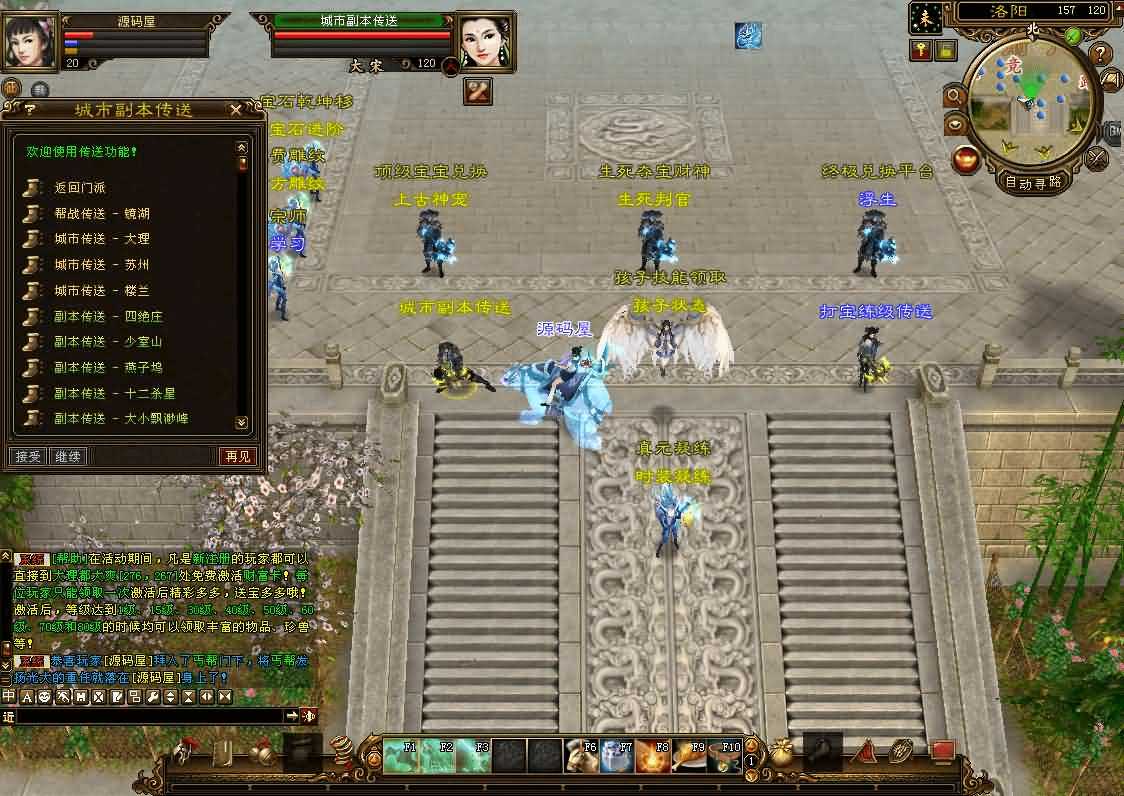
Task: Close the 城市副本传送 dialog window
Action: 235,110
